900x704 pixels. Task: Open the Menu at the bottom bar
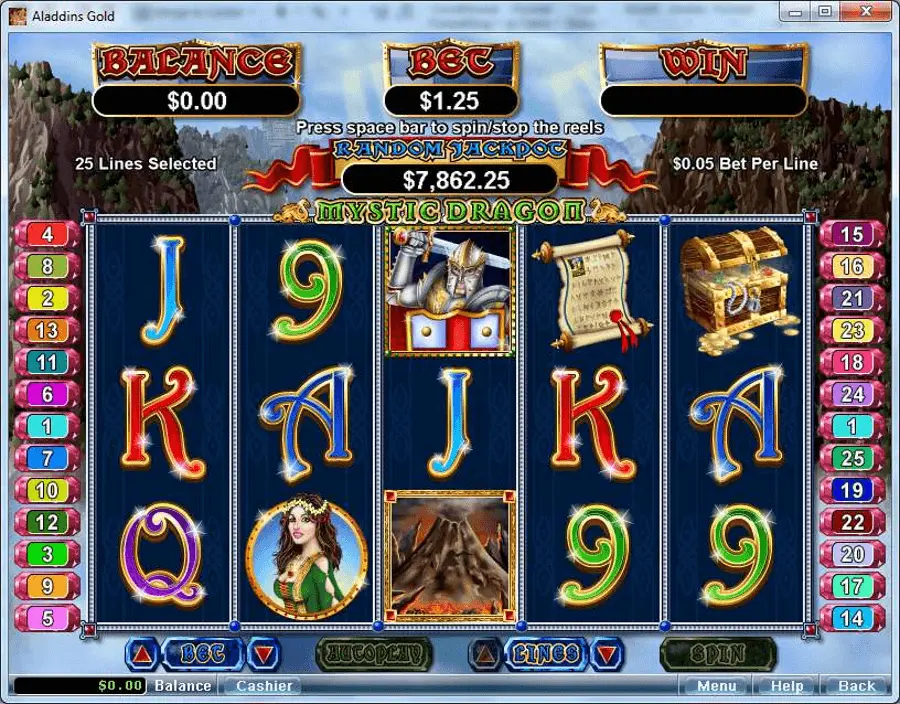tap(717, 686)
